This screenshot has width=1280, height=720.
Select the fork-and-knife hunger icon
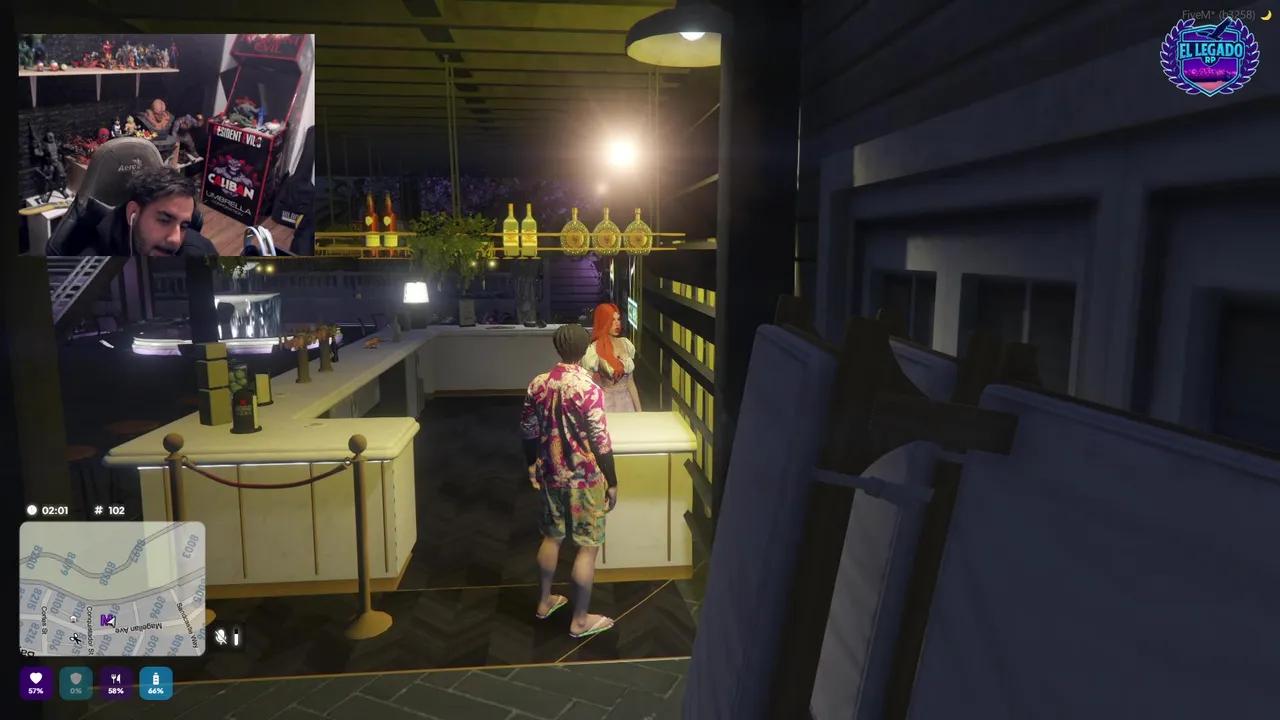coord(116,678)
